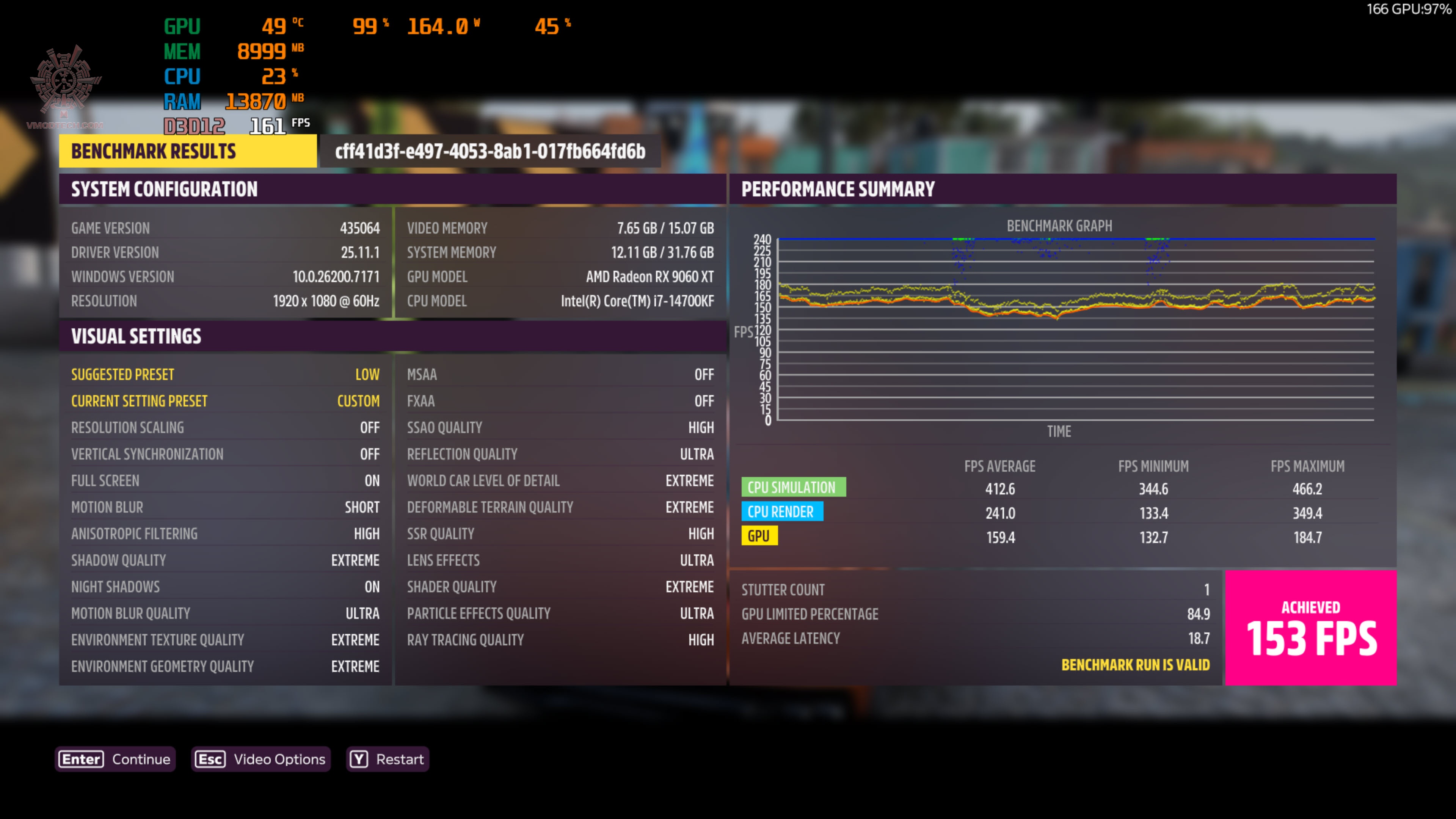Select the blue CPU Render legend chip
This screenshot has width=1456, height=819.
(782, 511)
